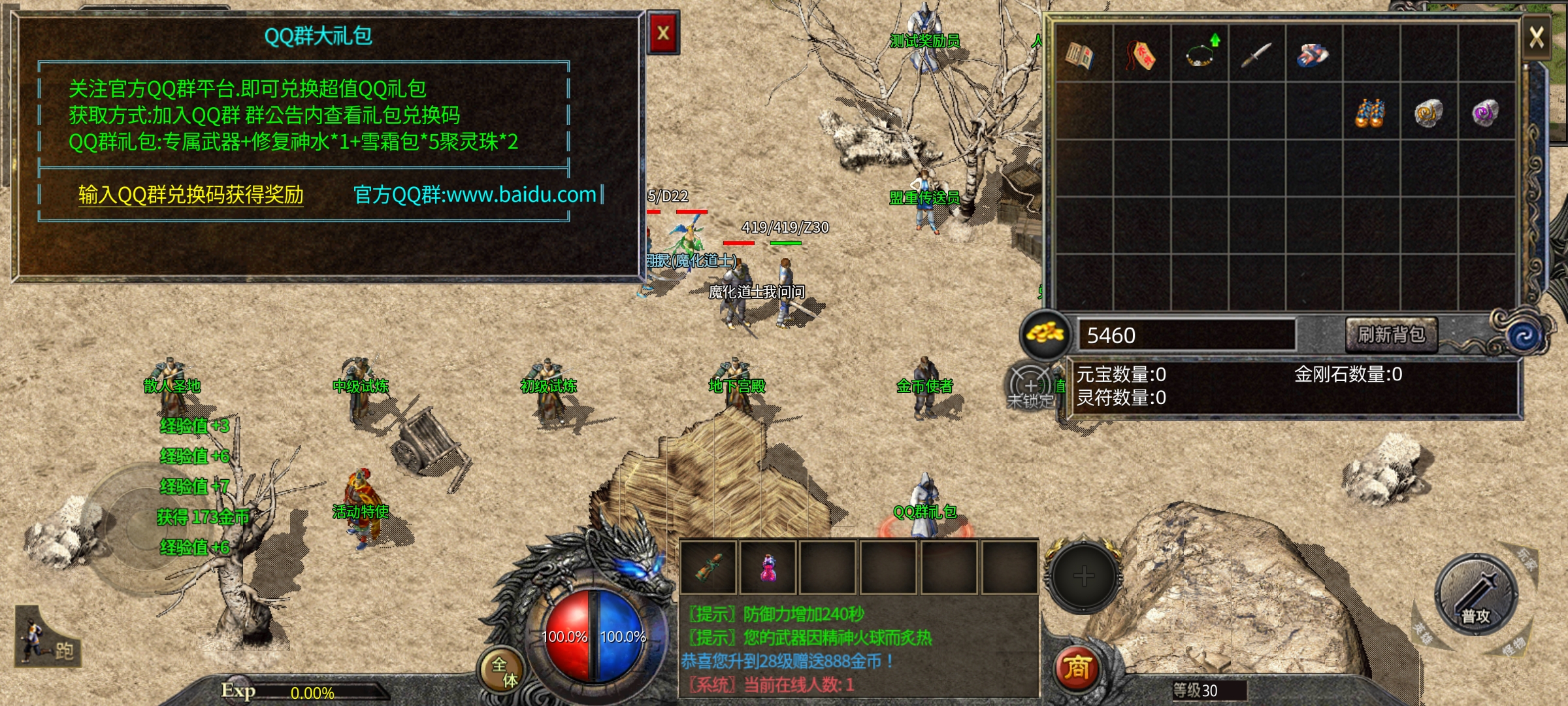Click the blue swirl orb on the bag

[x=1524, y=336]
